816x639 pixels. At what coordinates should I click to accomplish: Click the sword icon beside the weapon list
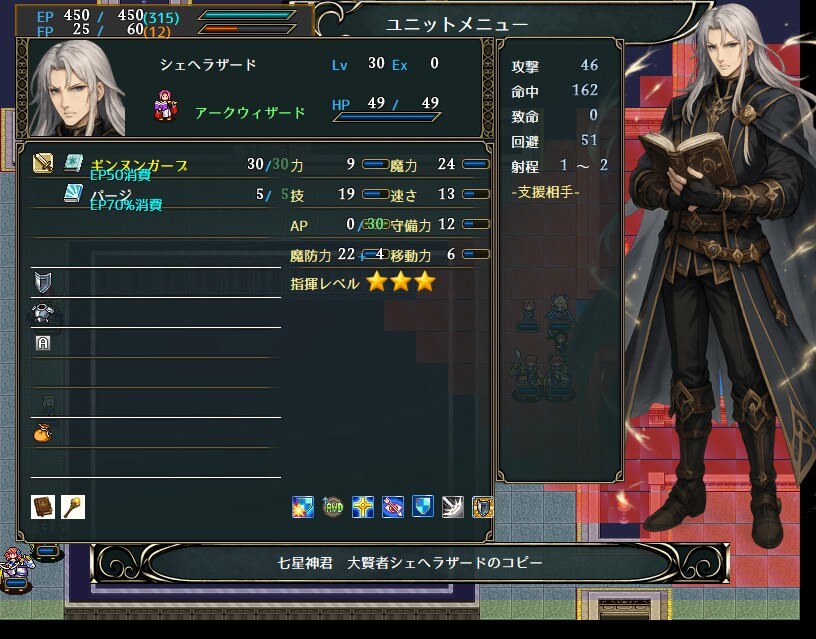point(43,164)
